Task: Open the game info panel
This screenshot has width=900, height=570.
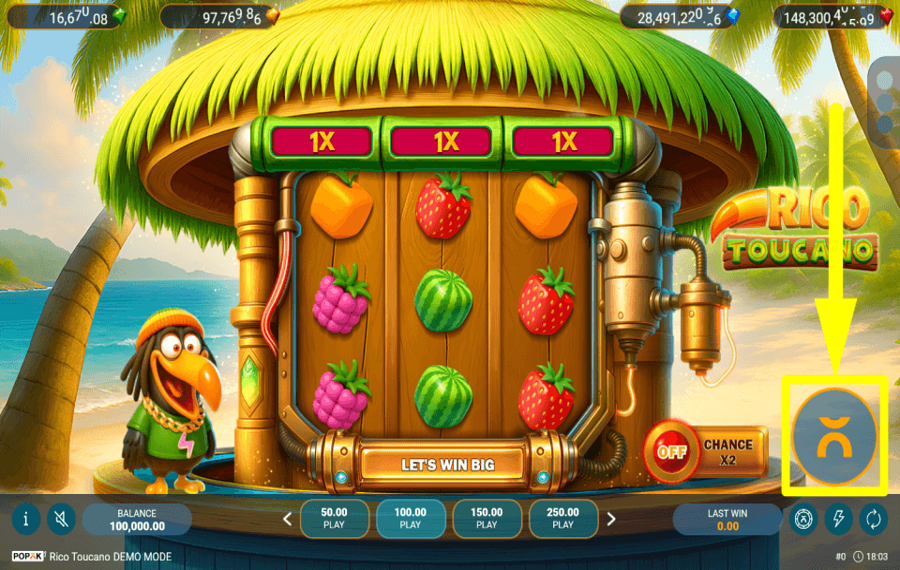Action: pos(25,519)
